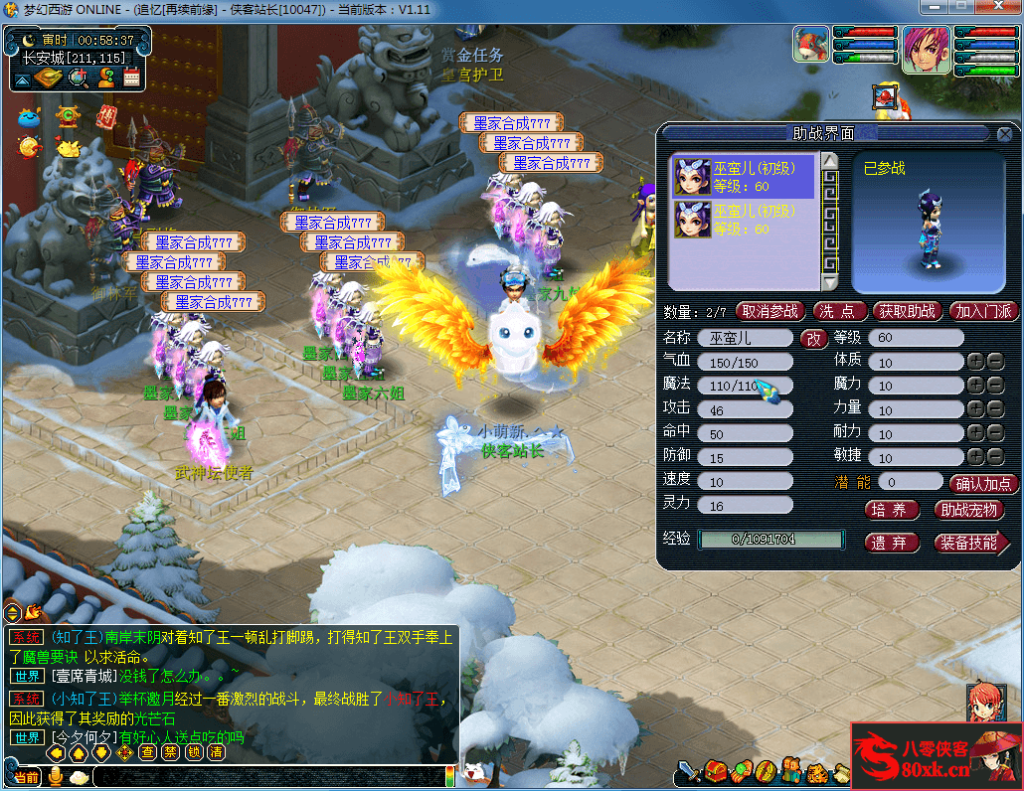Click the 遗弃 abandon button
The image size is (1024, 791).
coord(890,543)
